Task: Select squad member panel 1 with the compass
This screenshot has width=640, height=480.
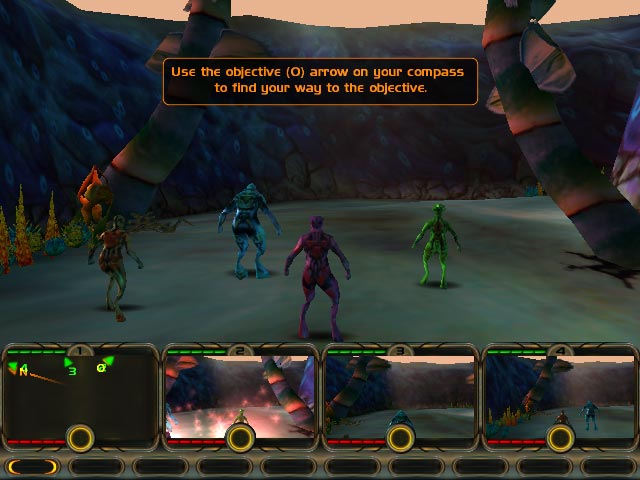Action: pos(60,398)
